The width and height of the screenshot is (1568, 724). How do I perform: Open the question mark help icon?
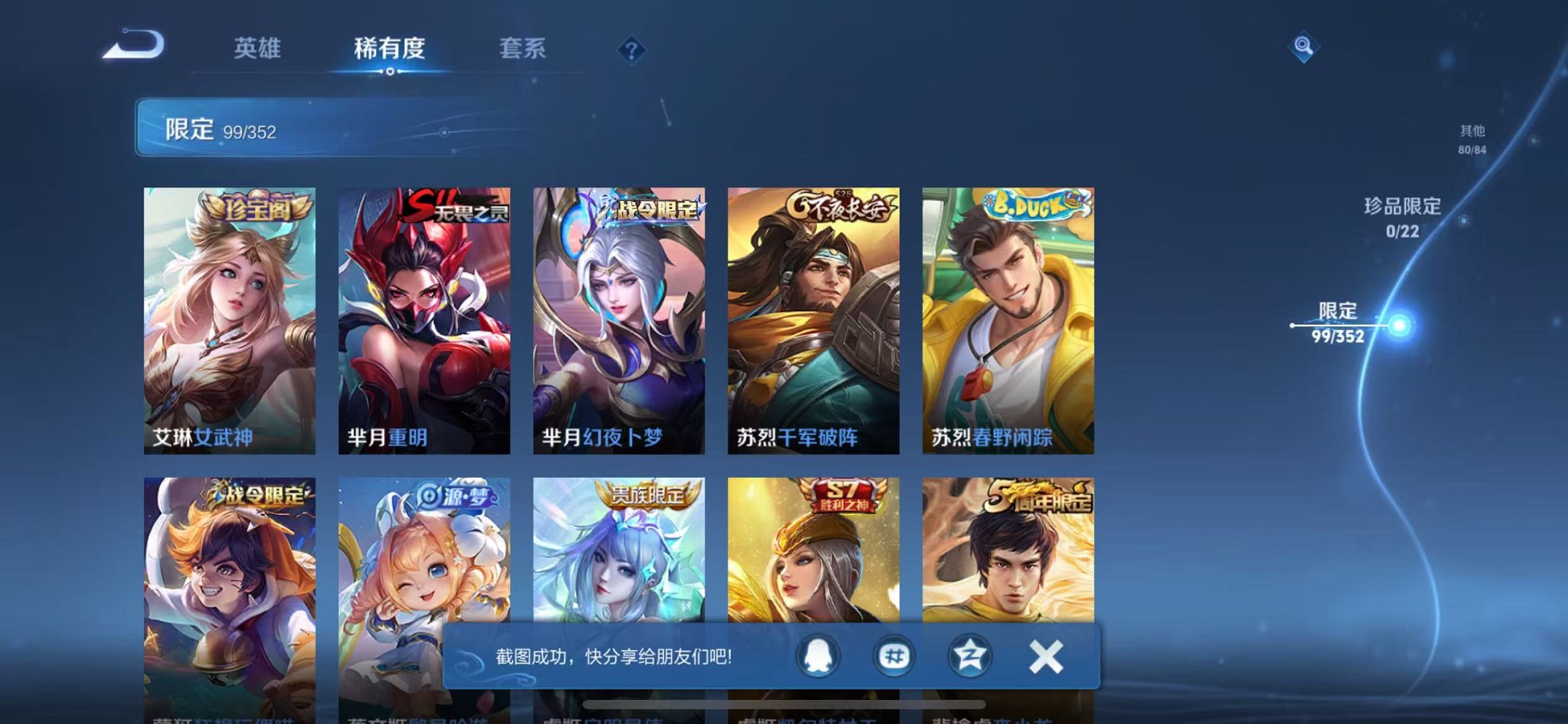(629, 50)
